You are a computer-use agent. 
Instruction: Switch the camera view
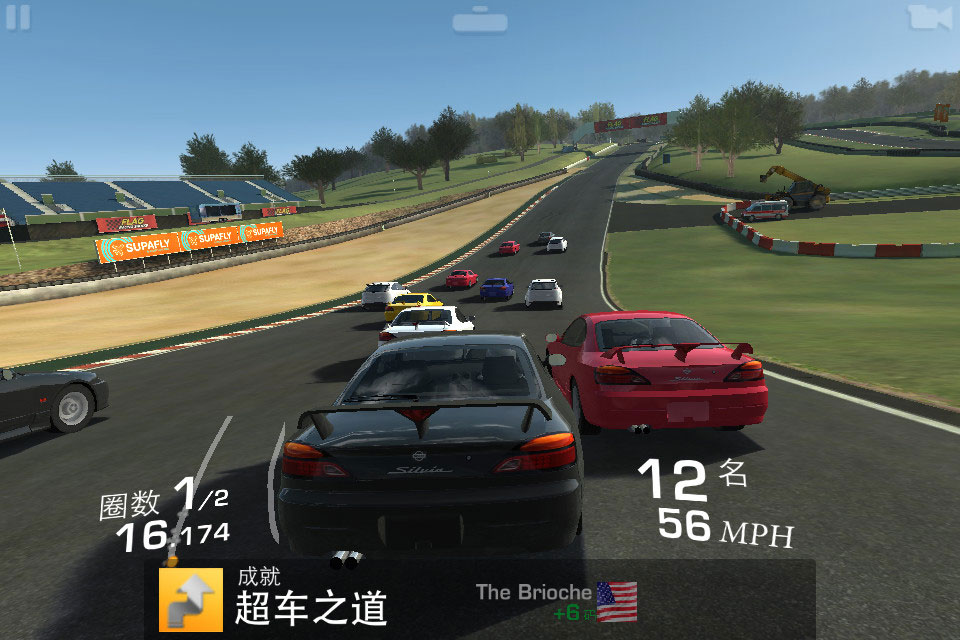coord(929,17)
